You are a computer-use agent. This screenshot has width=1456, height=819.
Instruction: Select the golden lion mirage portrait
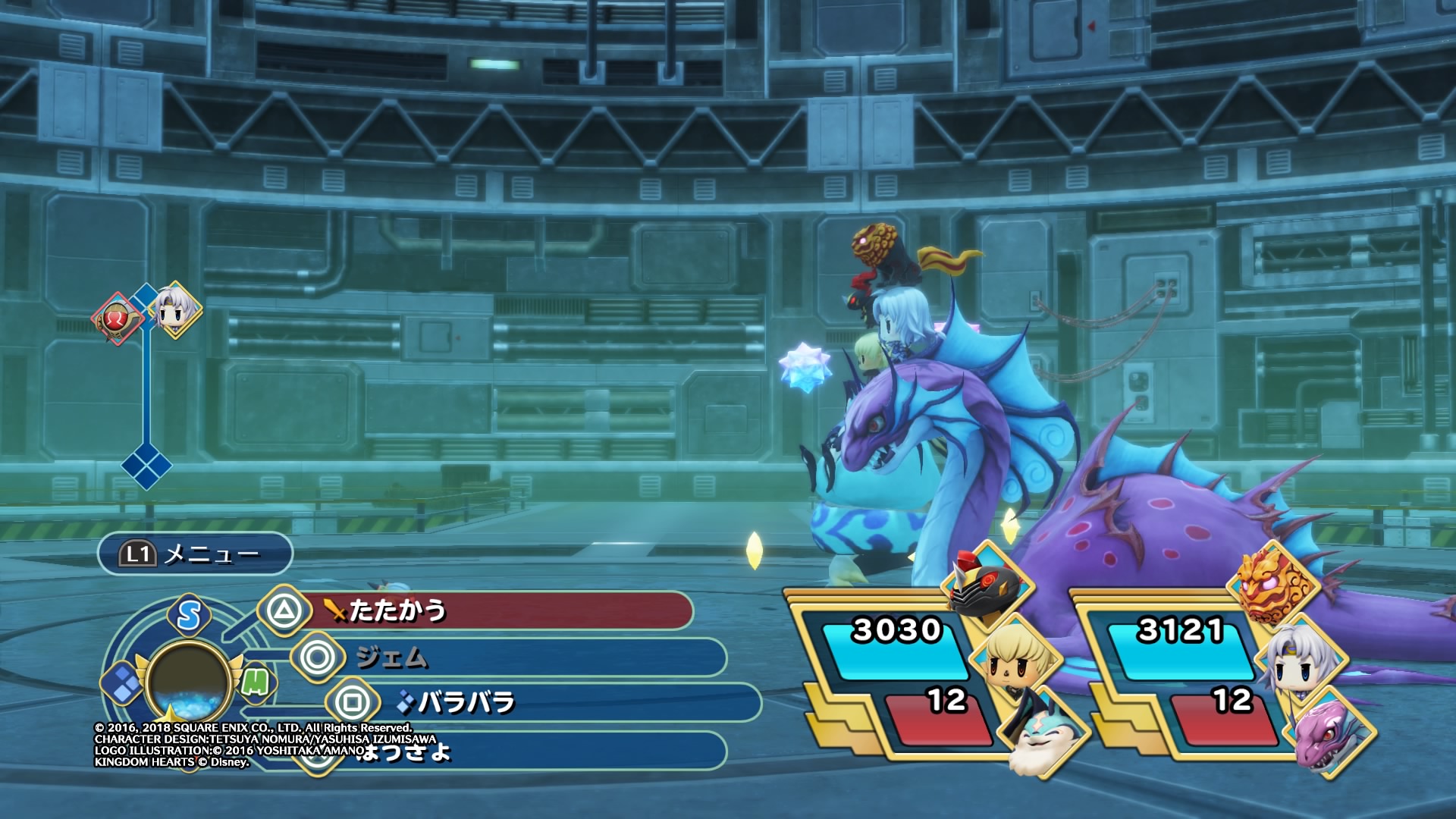1272,584
